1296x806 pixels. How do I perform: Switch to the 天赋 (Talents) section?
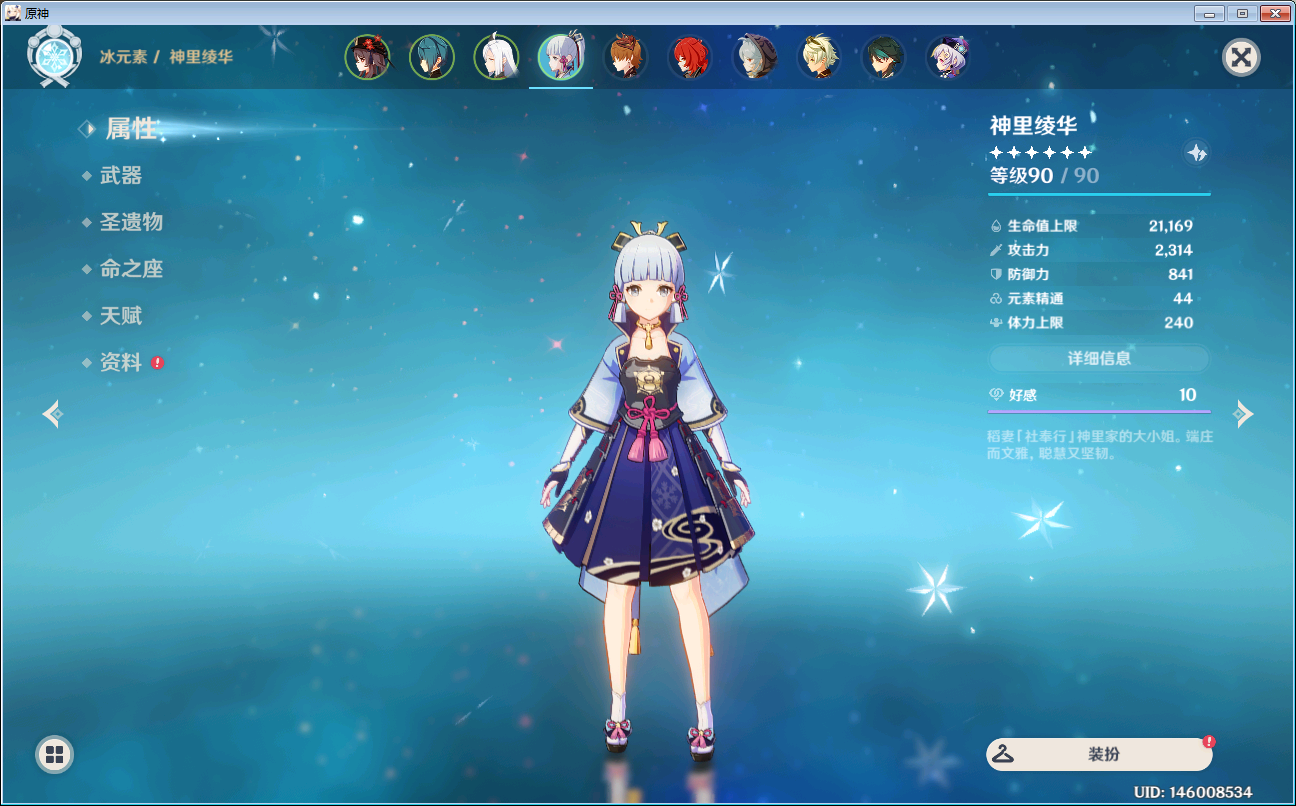121,316
